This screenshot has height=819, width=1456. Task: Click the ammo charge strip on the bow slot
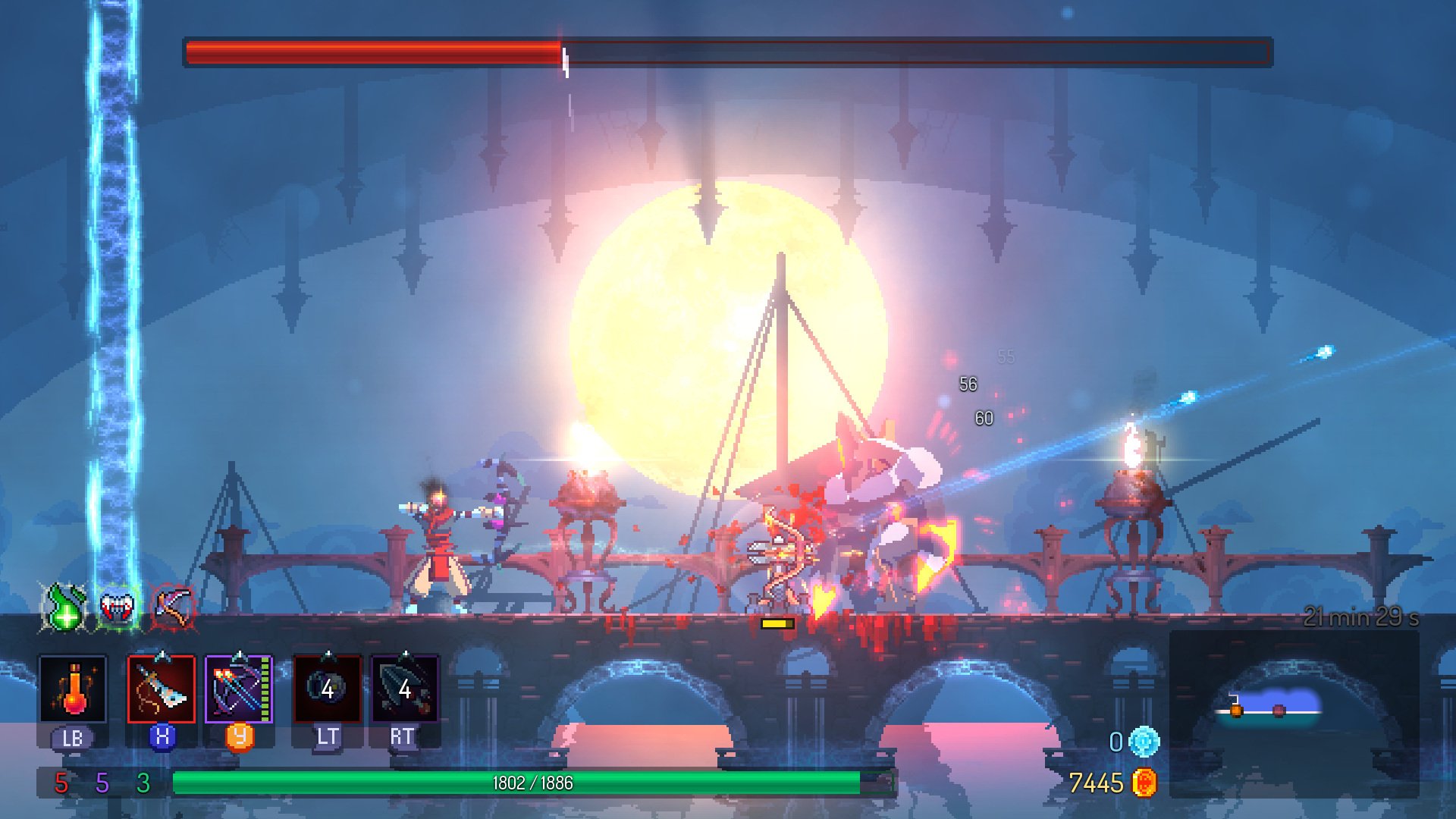[x=263, y=690]
